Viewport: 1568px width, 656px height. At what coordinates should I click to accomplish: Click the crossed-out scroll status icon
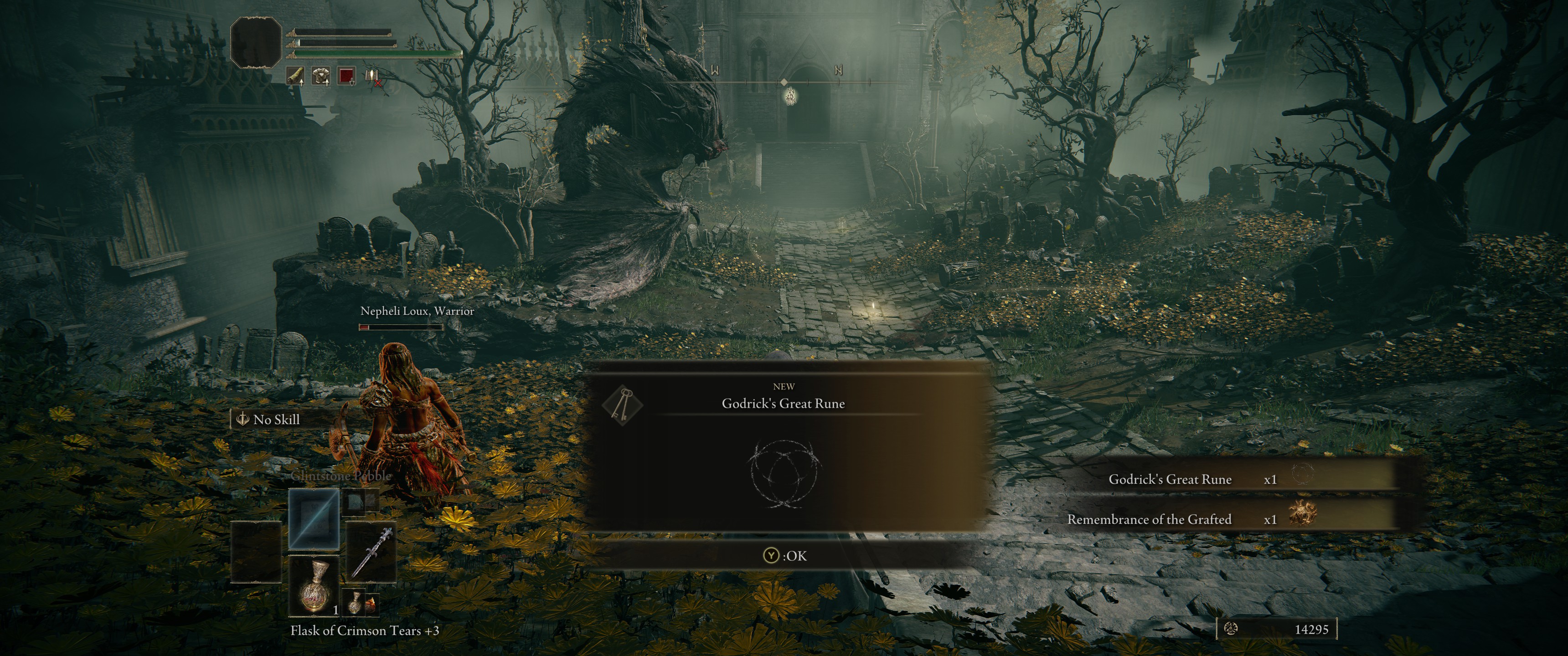372,76
